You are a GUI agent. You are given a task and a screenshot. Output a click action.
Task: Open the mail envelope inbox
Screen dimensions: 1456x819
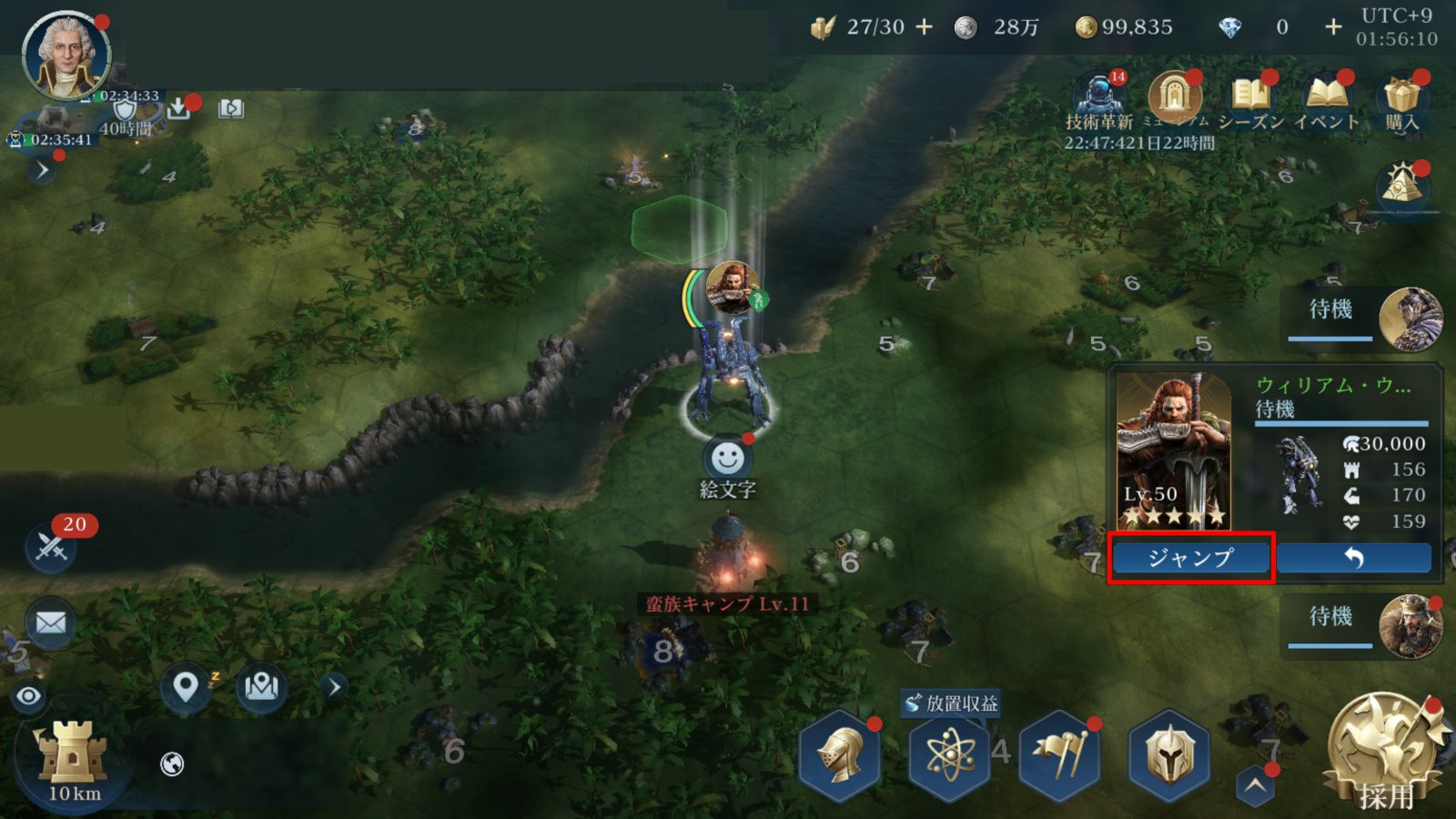click(x=51, y=623)
